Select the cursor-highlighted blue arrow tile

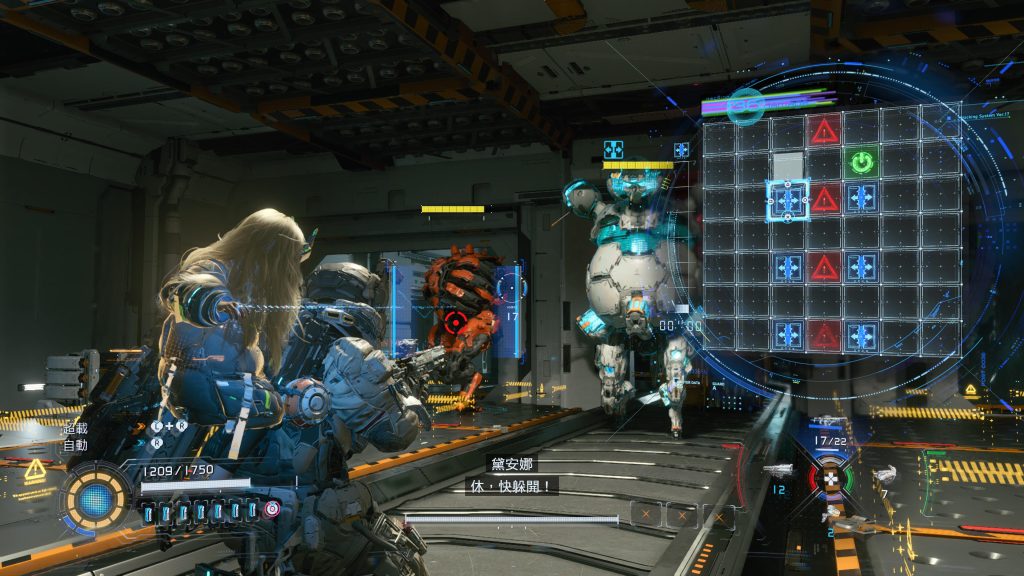point(788,199)
